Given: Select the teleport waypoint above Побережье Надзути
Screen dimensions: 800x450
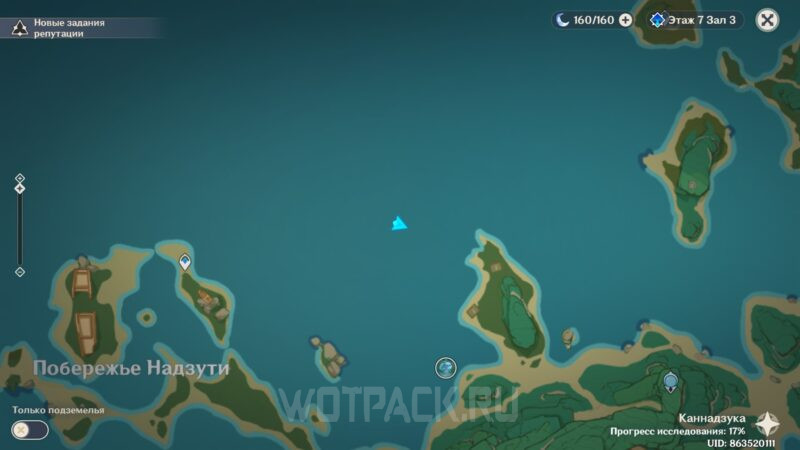Looking at the screenshot, I should pos(185,262).
